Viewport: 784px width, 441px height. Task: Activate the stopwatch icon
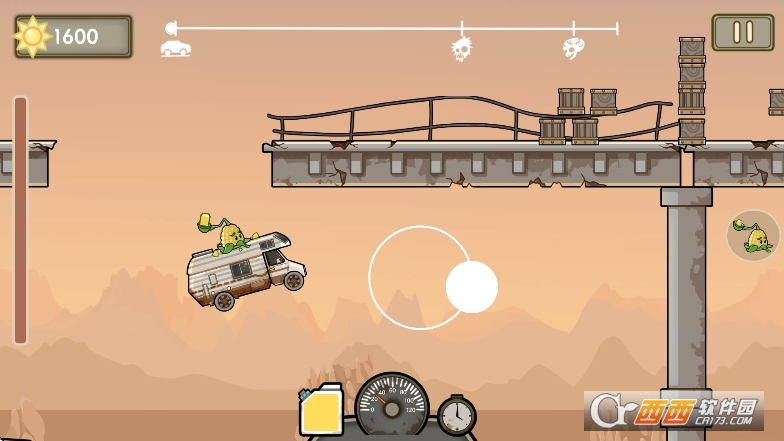(456, 414)
